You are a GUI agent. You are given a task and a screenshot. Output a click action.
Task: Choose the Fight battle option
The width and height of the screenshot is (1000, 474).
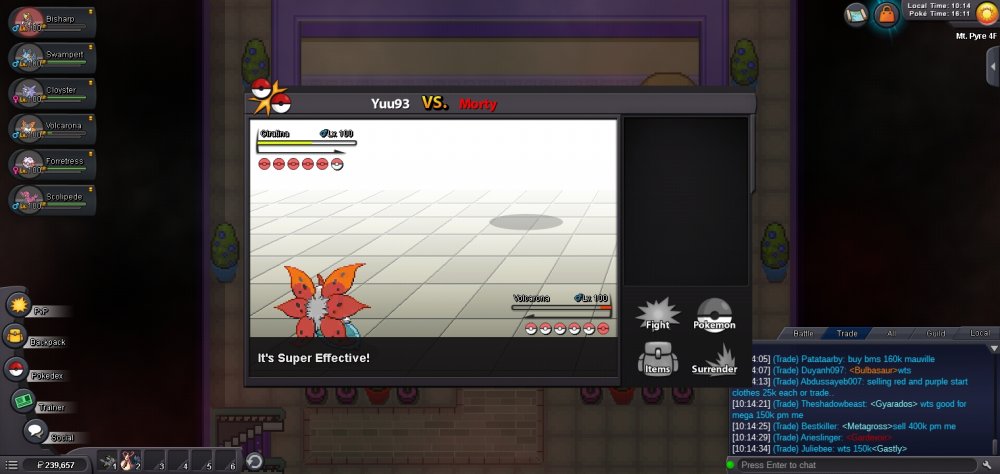(x=657, y=314)
